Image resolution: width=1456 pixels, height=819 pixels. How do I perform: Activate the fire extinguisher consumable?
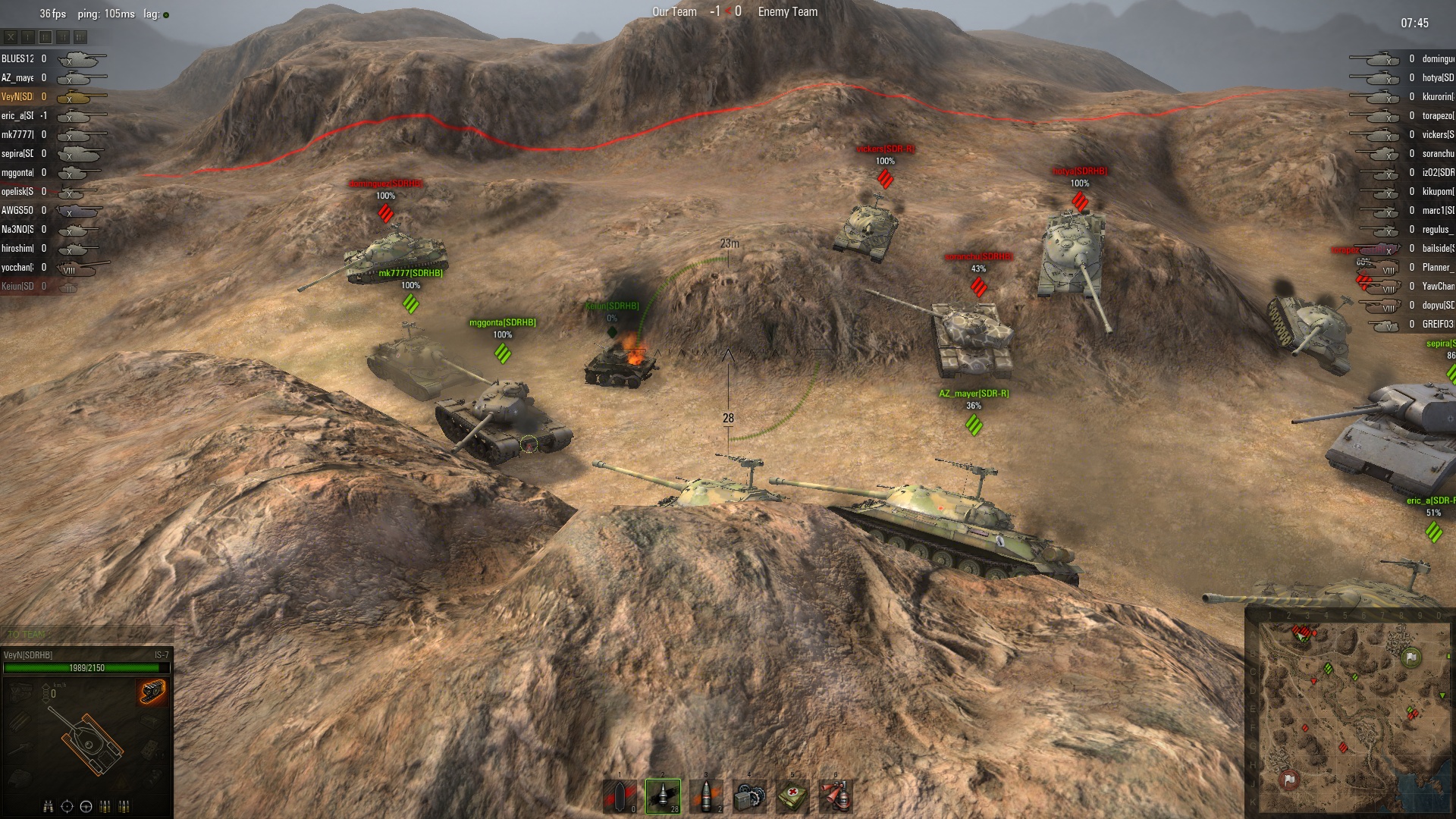point(836,796)
